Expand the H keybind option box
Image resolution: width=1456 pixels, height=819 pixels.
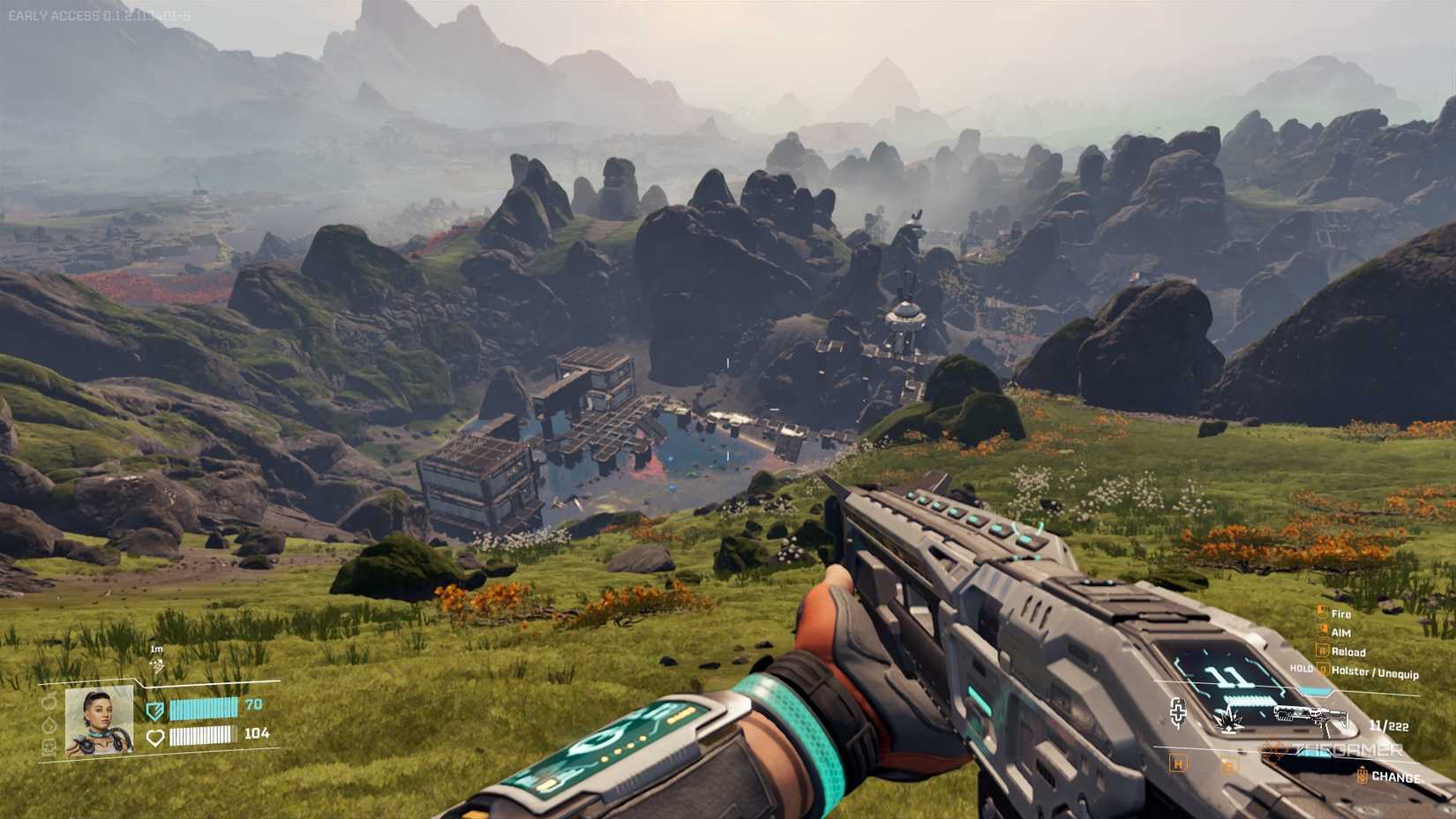1178,763
